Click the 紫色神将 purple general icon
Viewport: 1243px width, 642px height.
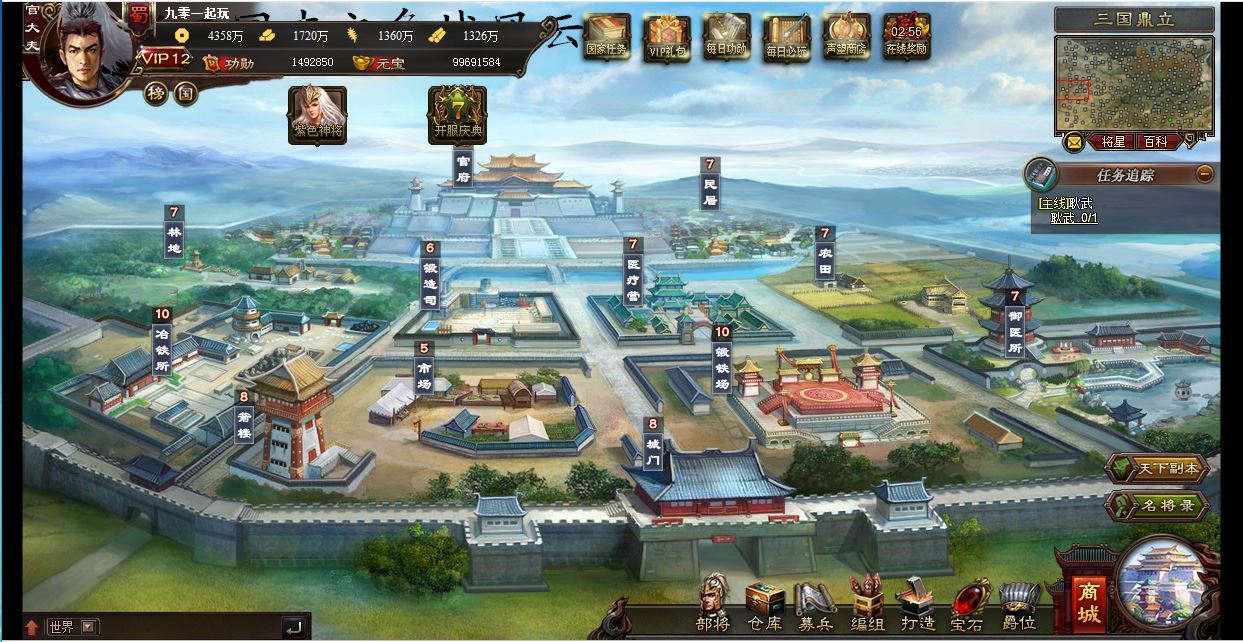coord(317,114)
